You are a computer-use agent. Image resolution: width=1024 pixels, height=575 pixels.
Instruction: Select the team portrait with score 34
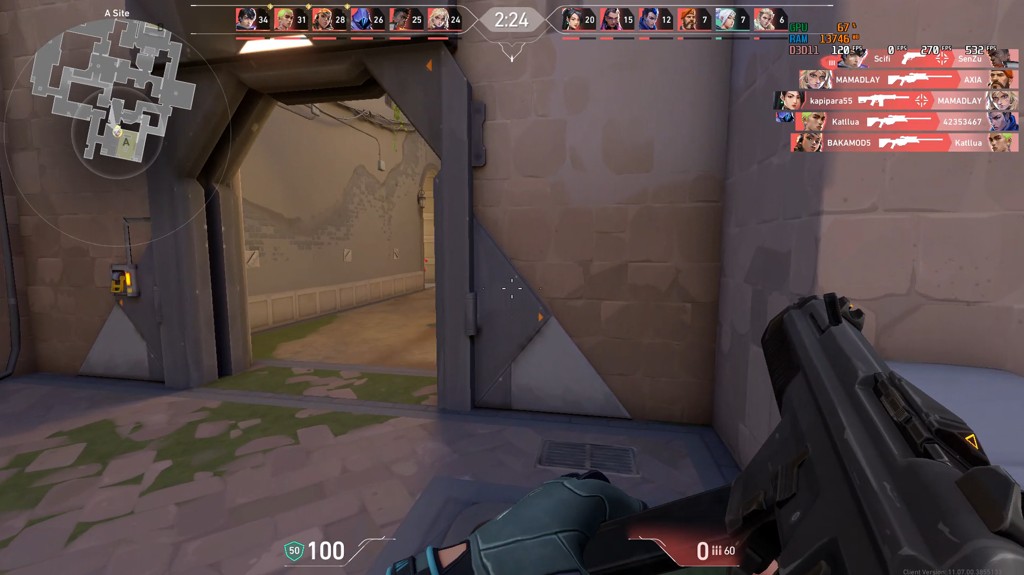click(245, 19)
